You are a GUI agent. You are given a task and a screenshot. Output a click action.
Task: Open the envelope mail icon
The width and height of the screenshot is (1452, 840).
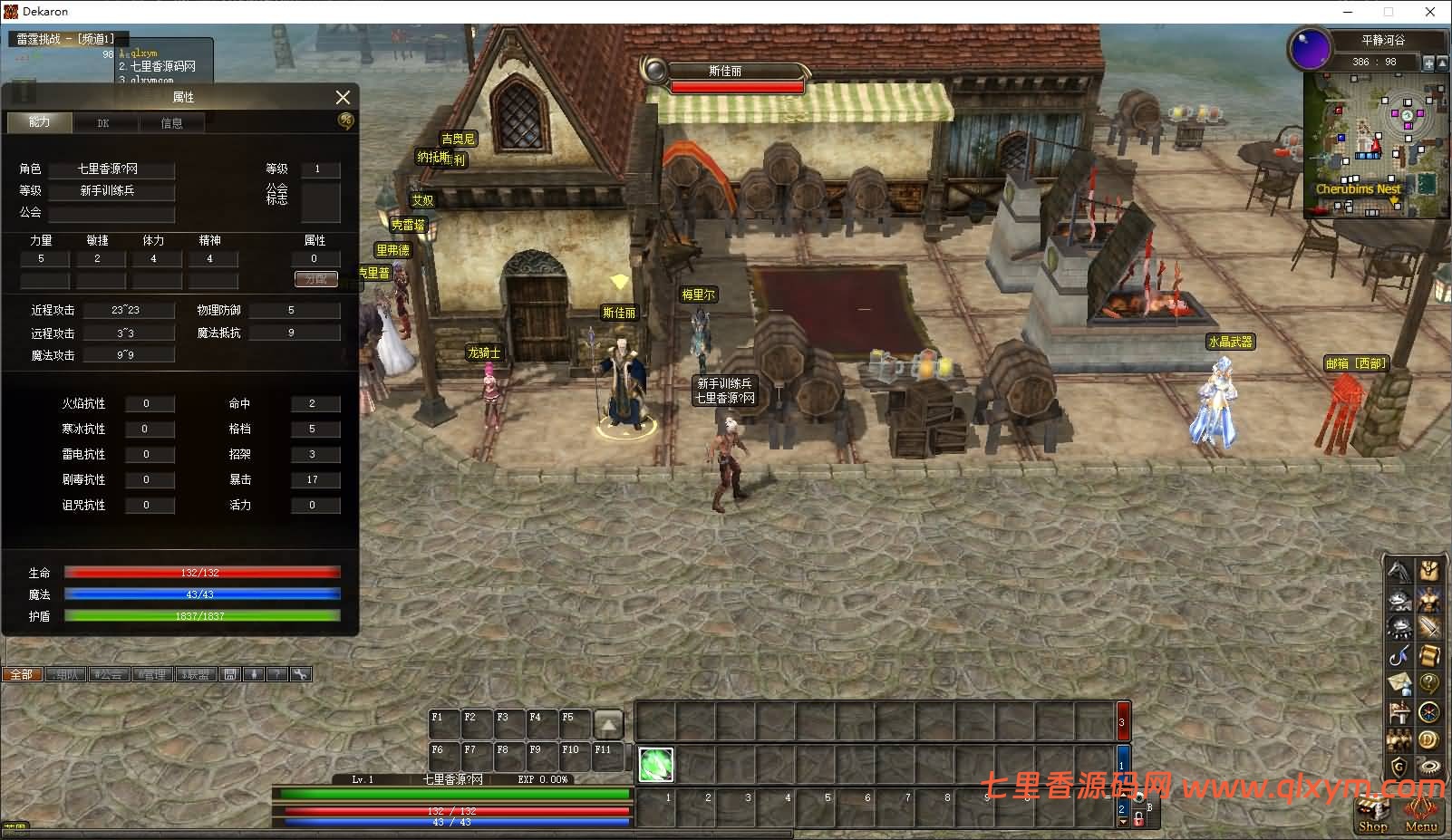[x=1400, y=683]
